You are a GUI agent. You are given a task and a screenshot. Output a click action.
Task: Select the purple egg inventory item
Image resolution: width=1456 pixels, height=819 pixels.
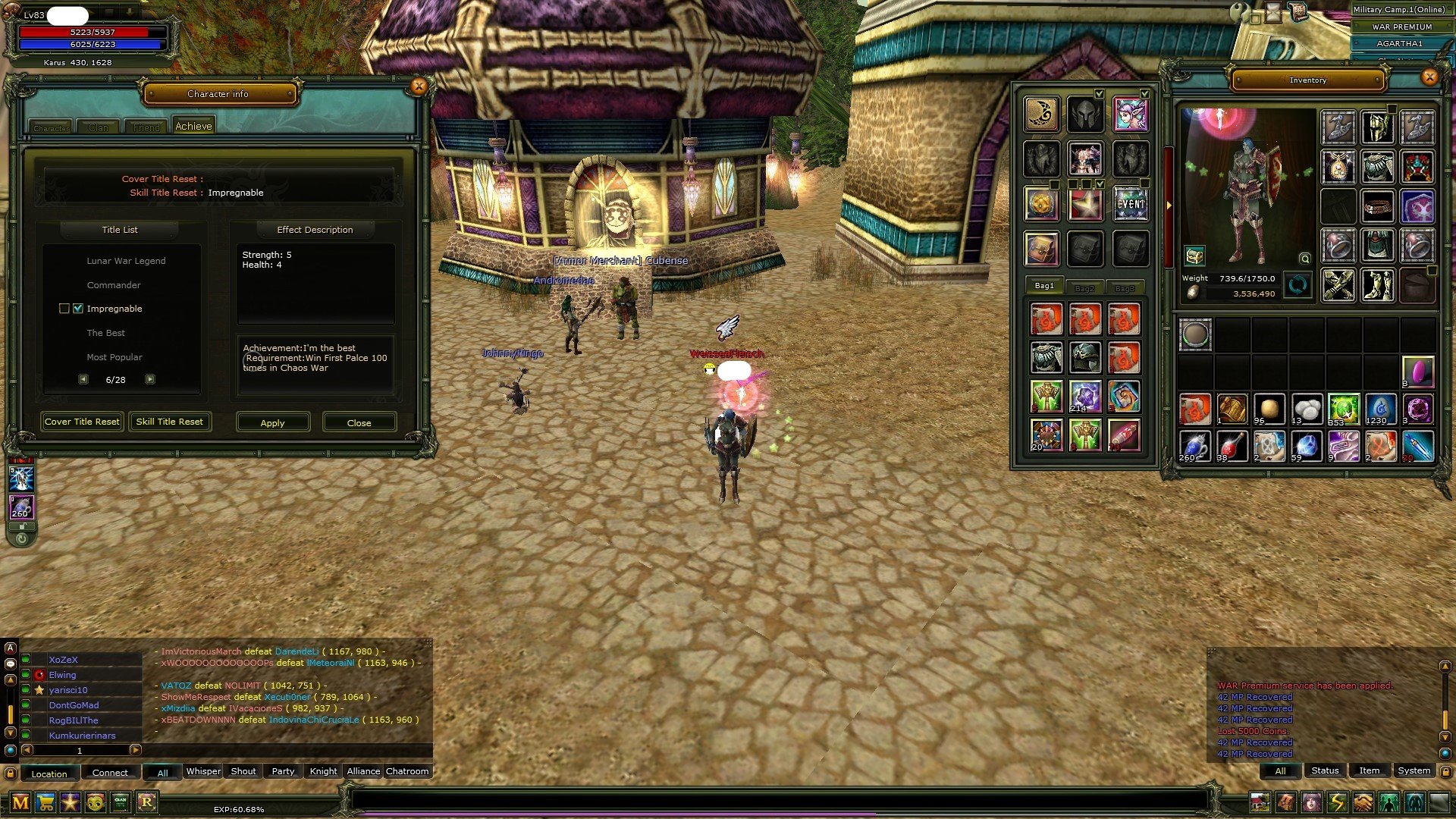pyautogui.click(x=1417, y=372)
